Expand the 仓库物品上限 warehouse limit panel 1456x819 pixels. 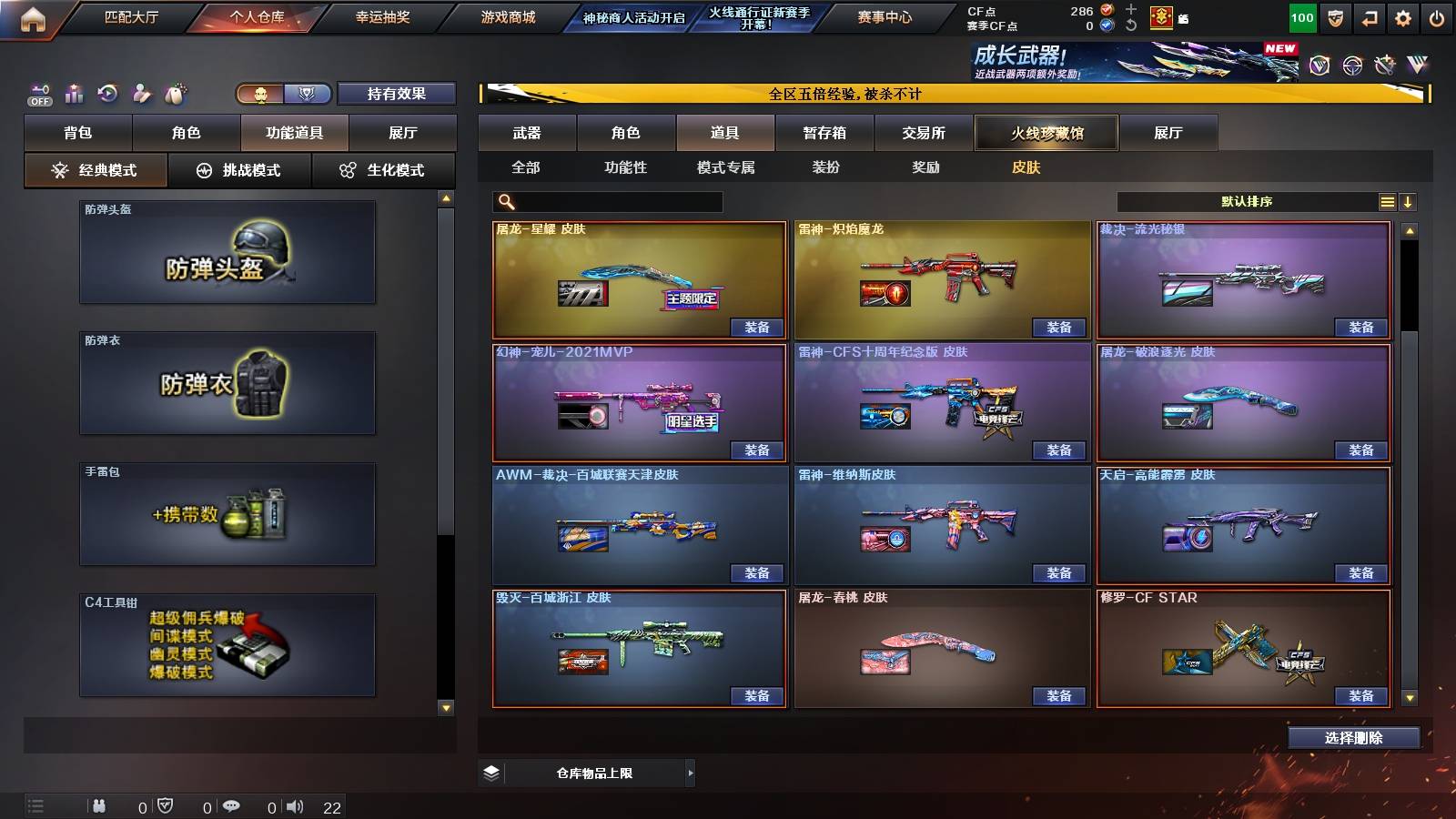pyautogui.click(x=690, y=773)
